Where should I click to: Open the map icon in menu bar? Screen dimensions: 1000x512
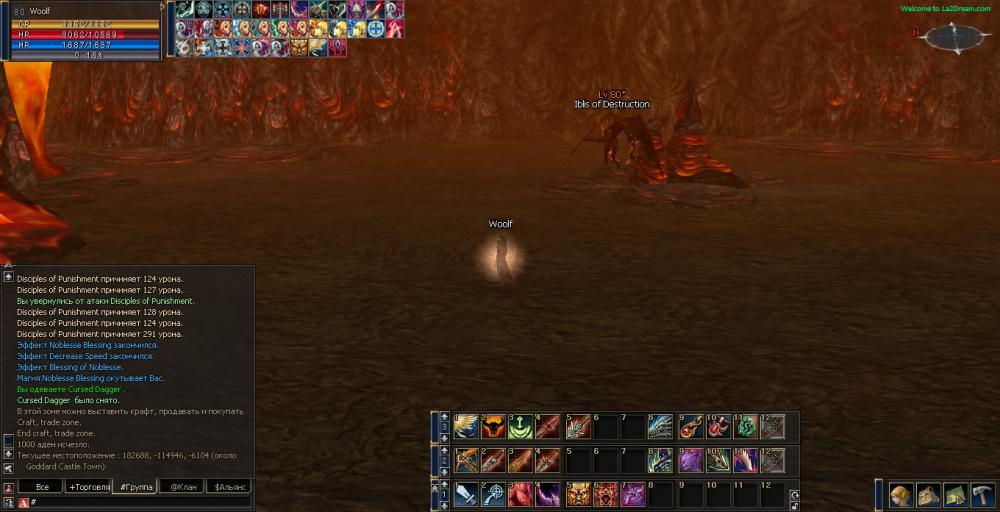pyautogui.click(x=955, y=496)
